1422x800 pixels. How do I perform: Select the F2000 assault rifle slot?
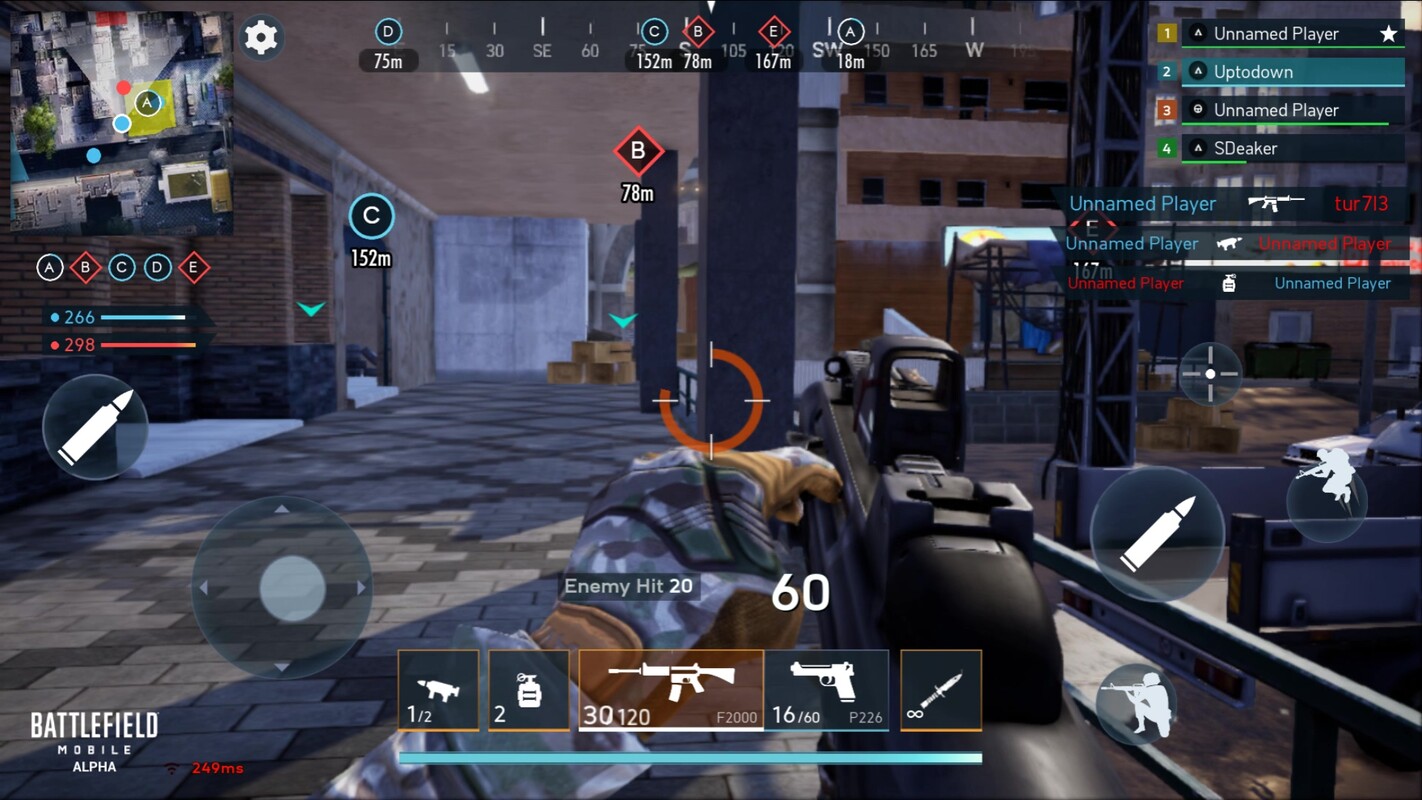click(670, 690)
